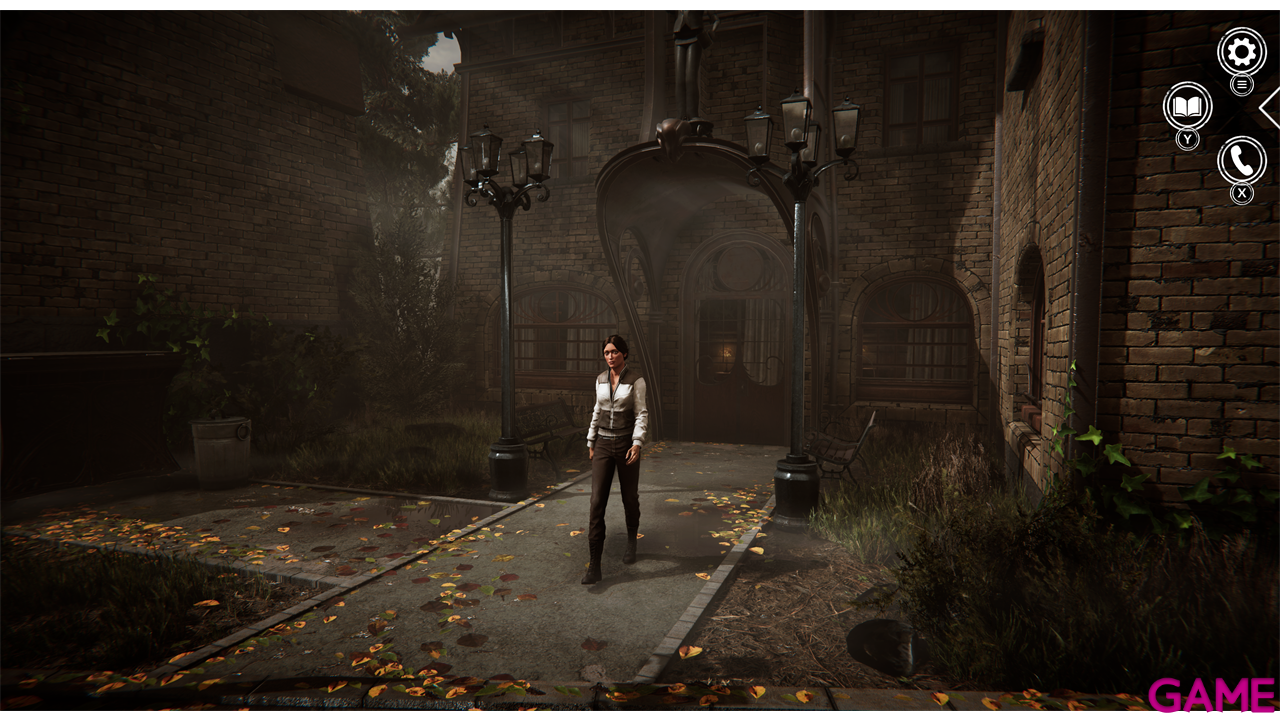Open the phone handset icon
The height and width of the screenshot is (719, 1280).
click(1241, 160)
